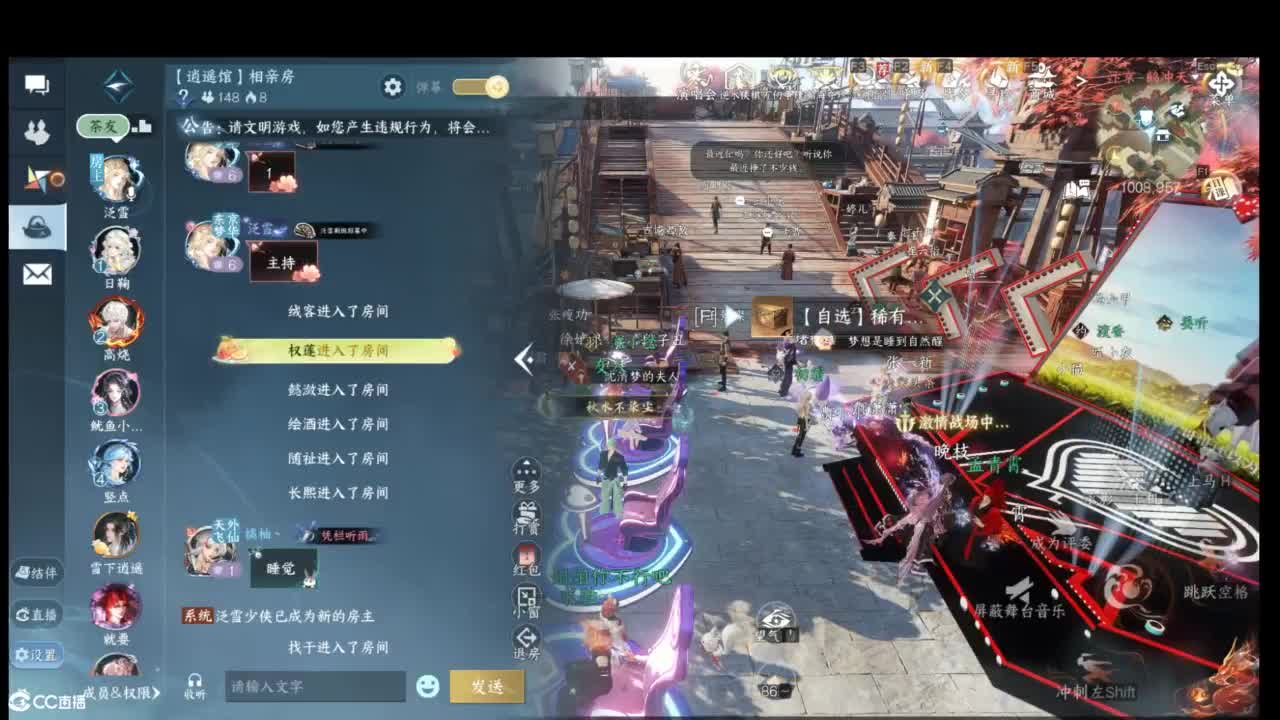The image size is (1280, 720).
Task: Click the 请输入文字 chat input field
Action: pyautogui.click(x=315, y=687)
